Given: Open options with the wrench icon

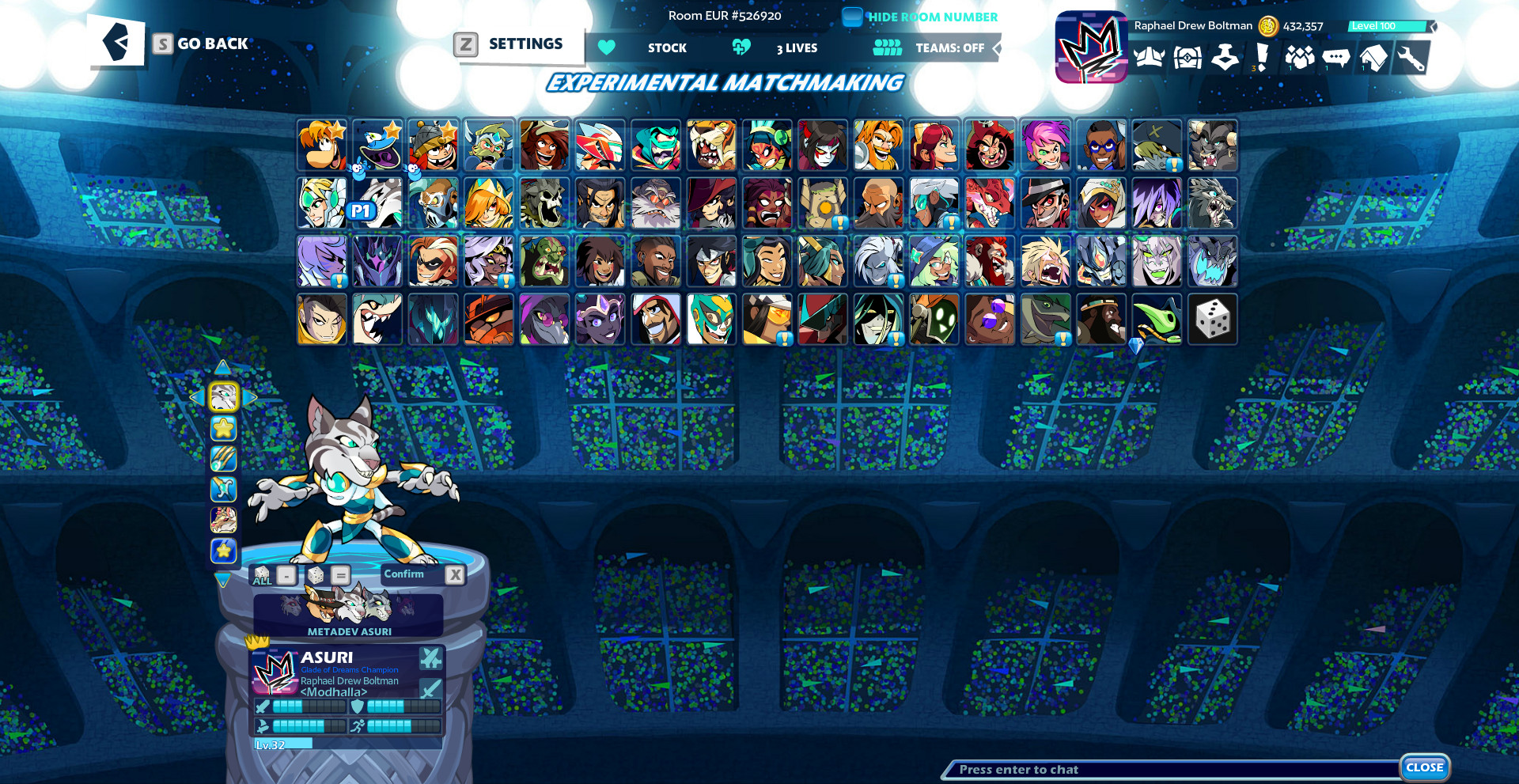Looking at the screenshot, I should tap(1413, 57).
